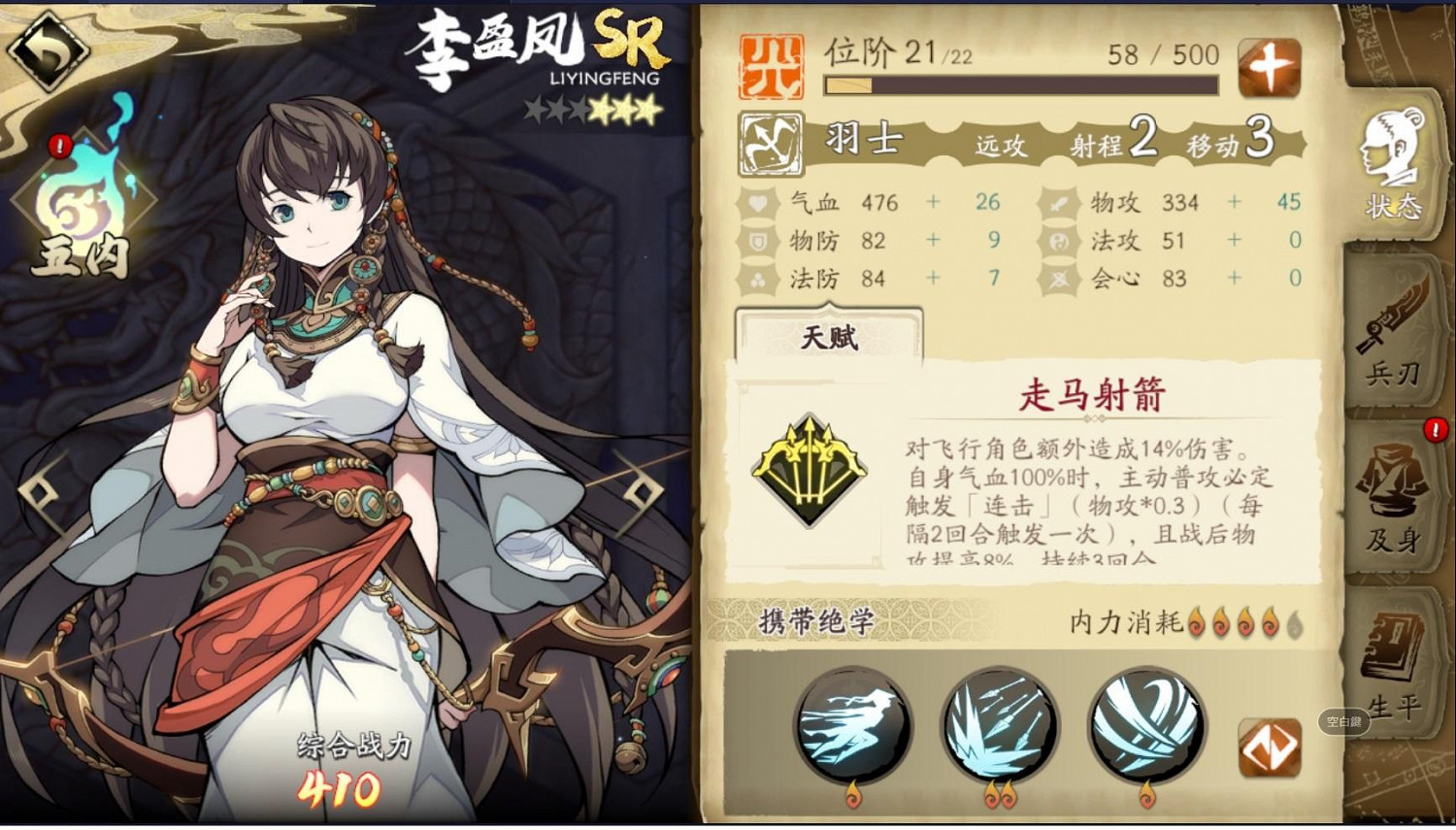Click the 空白鍵 floating button

tap(1344, 722)
